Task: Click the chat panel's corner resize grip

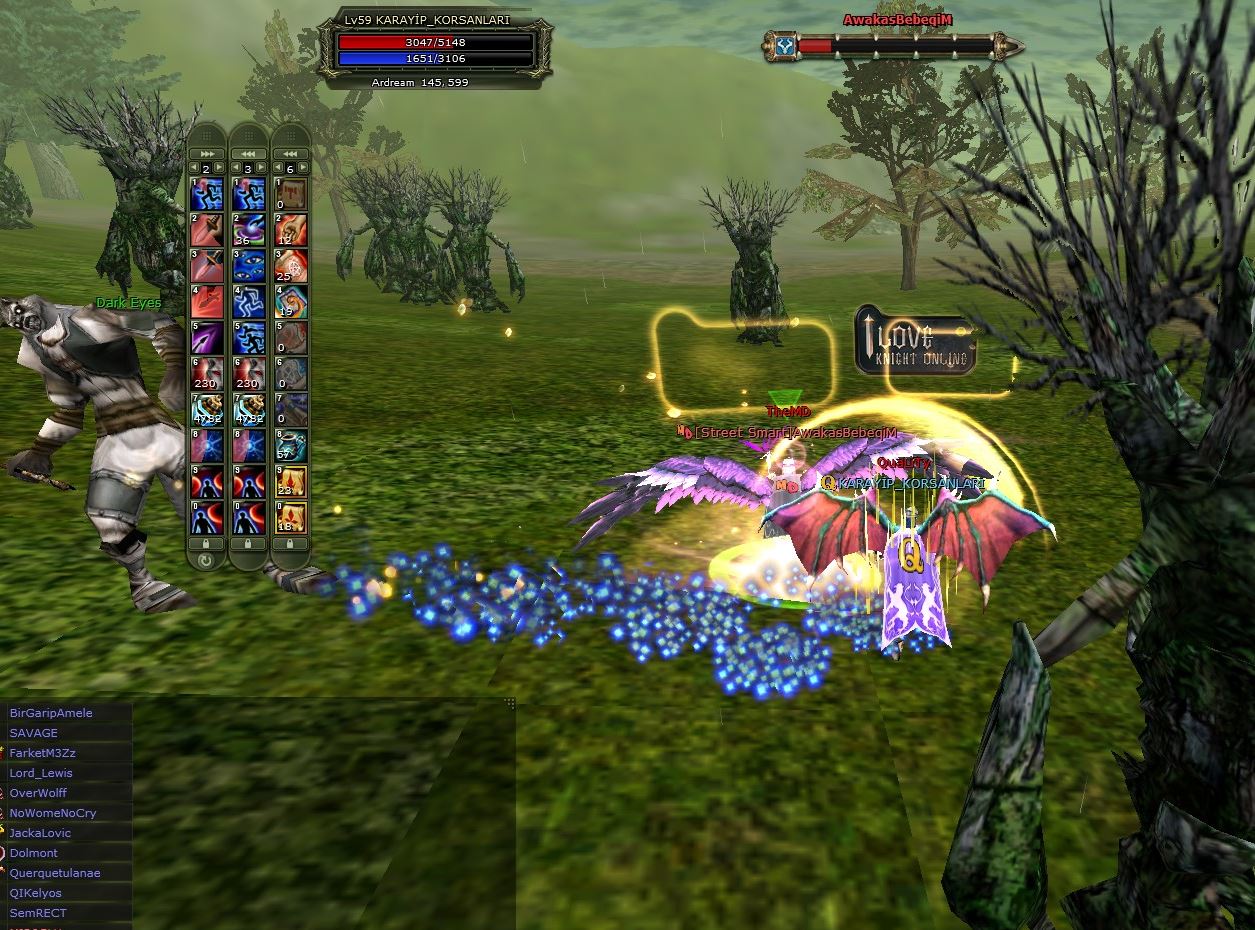Action: pyautogui.click(x=510, y=703)
